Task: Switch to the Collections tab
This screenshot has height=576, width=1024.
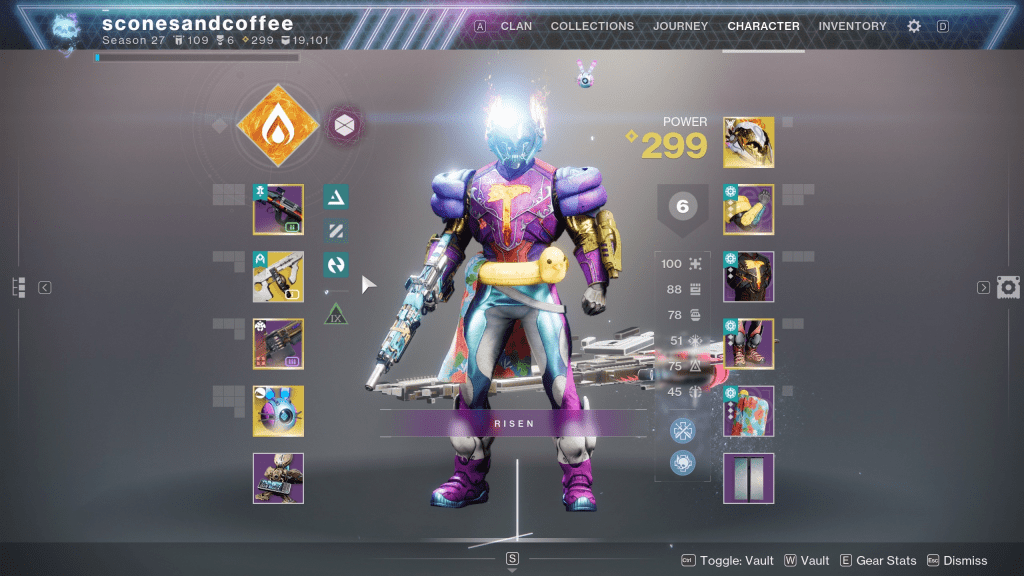Action: click(x=592, y=26)
